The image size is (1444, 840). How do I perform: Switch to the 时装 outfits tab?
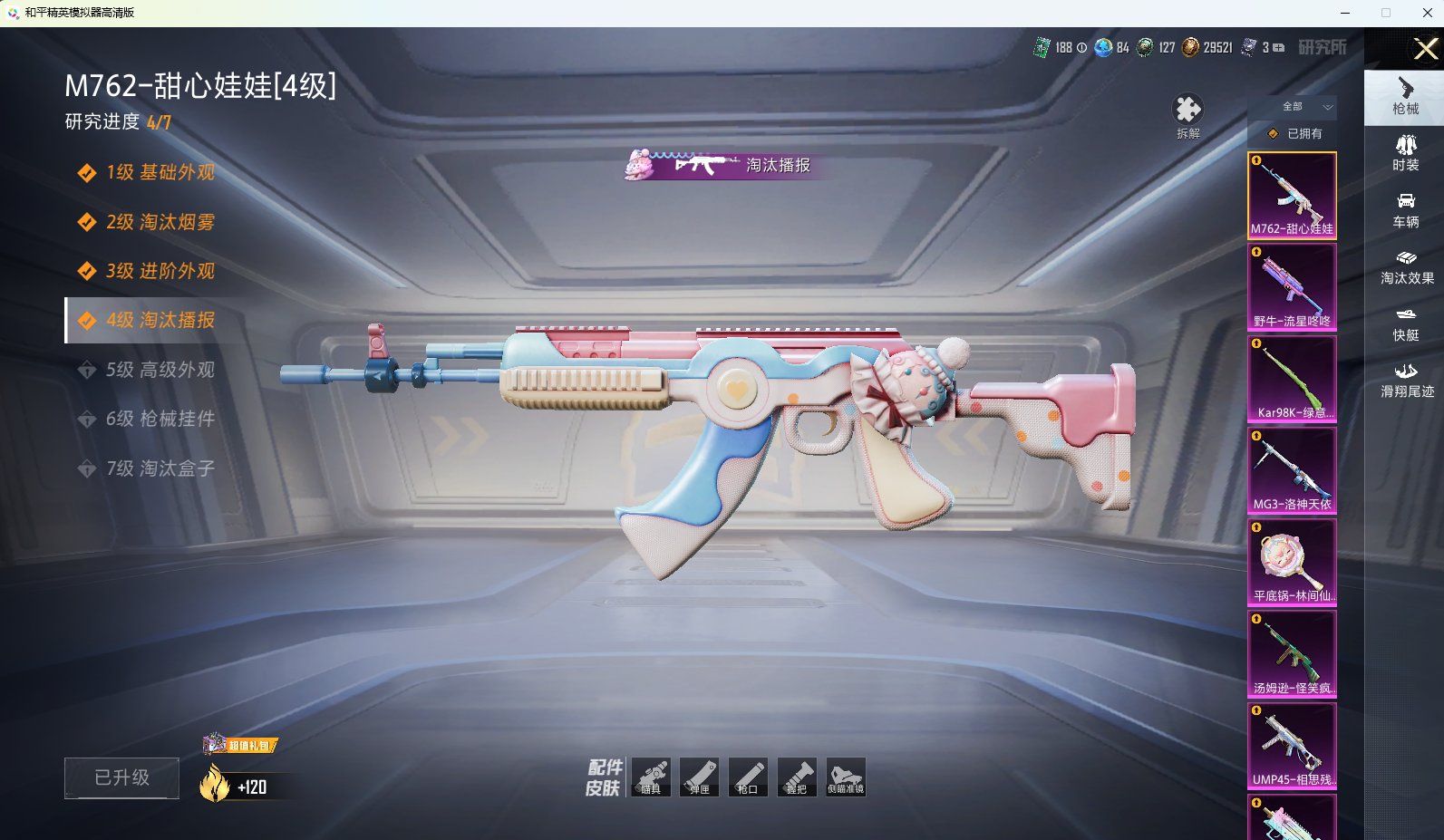pos(1405,152)
